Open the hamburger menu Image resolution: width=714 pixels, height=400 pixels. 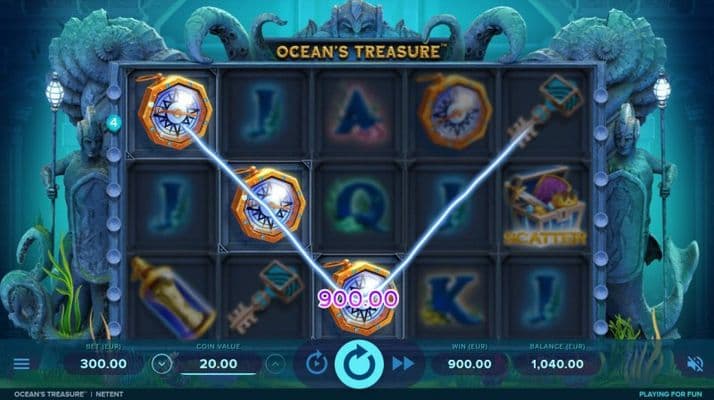21,363
